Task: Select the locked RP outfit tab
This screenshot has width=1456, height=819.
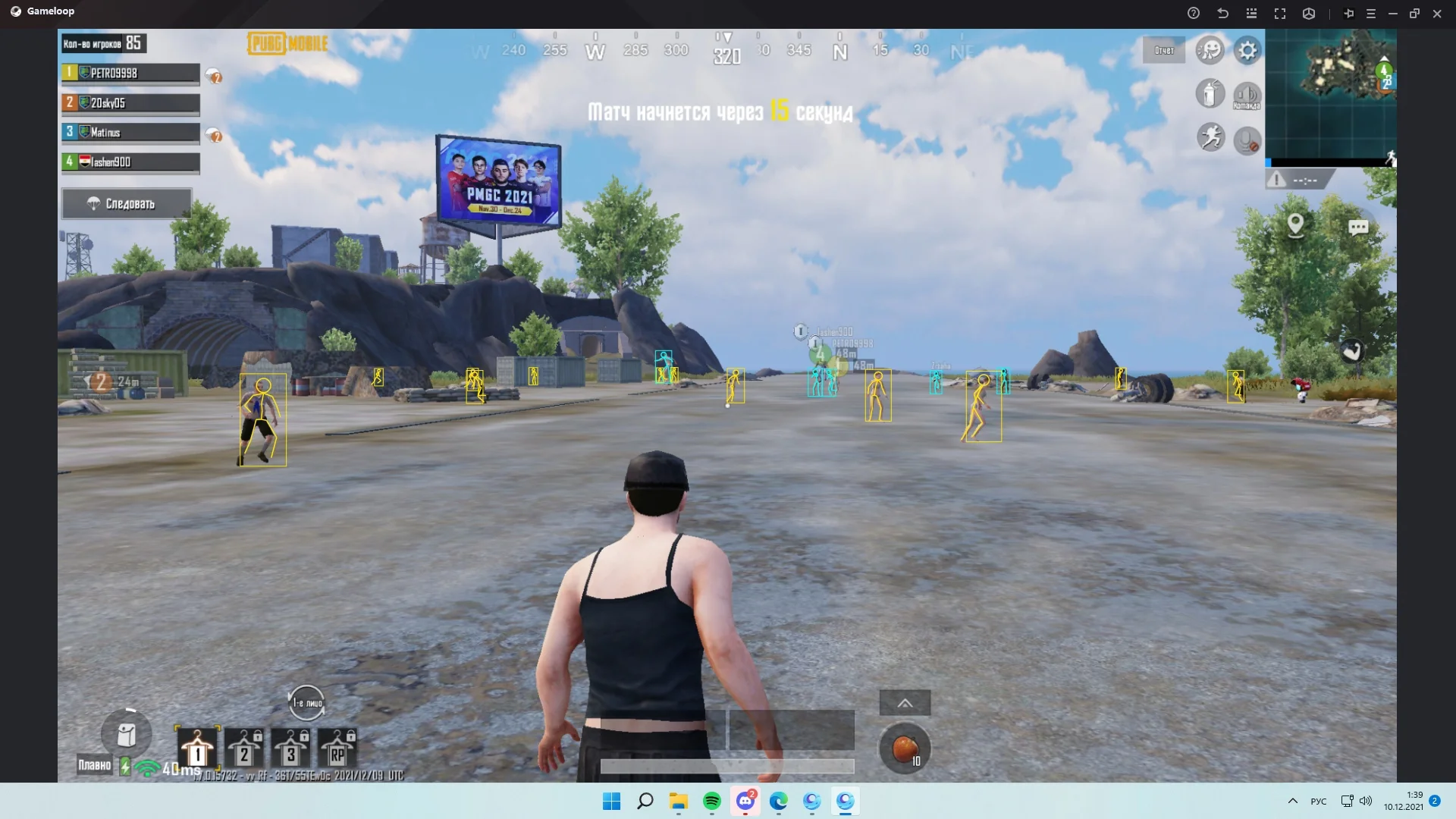Action: [337, 751]
